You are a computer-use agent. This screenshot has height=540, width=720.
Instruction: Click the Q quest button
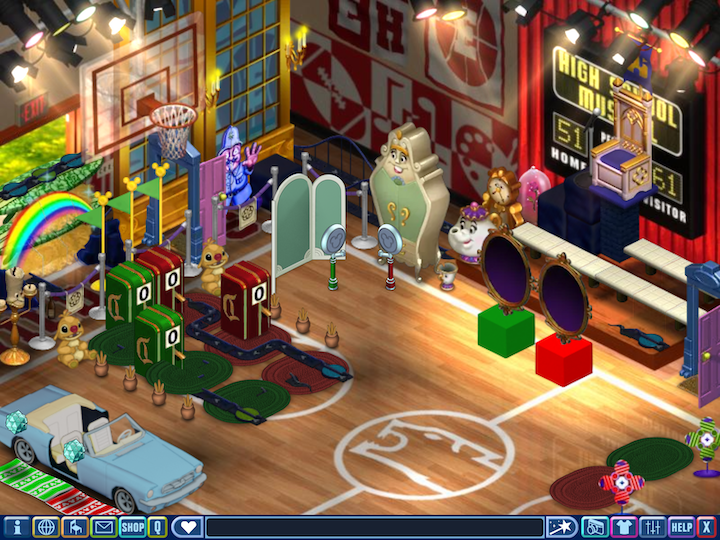click(158, 527)
